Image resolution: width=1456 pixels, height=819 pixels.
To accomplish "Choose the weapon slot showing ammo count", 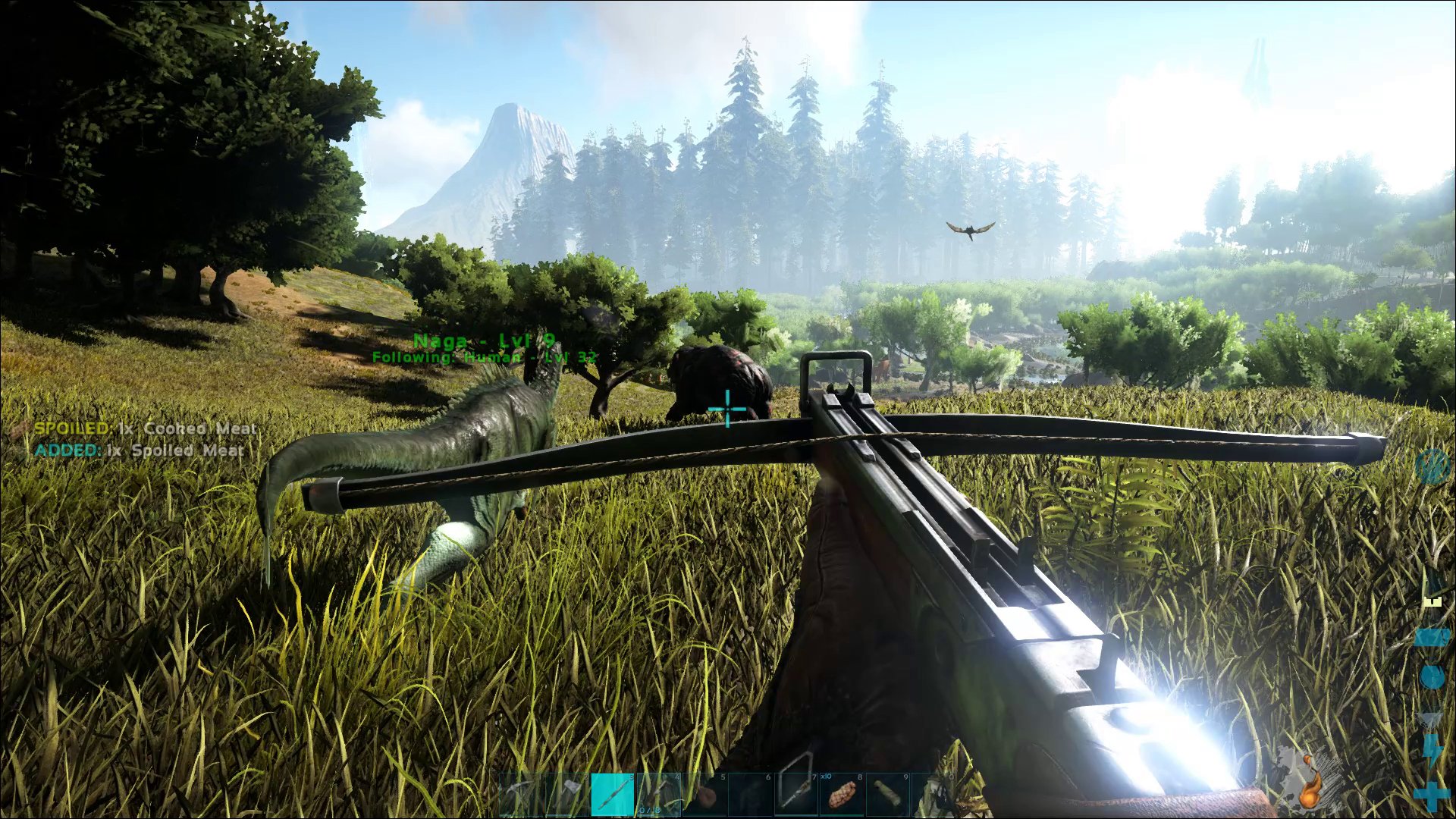I will point(658,795).
